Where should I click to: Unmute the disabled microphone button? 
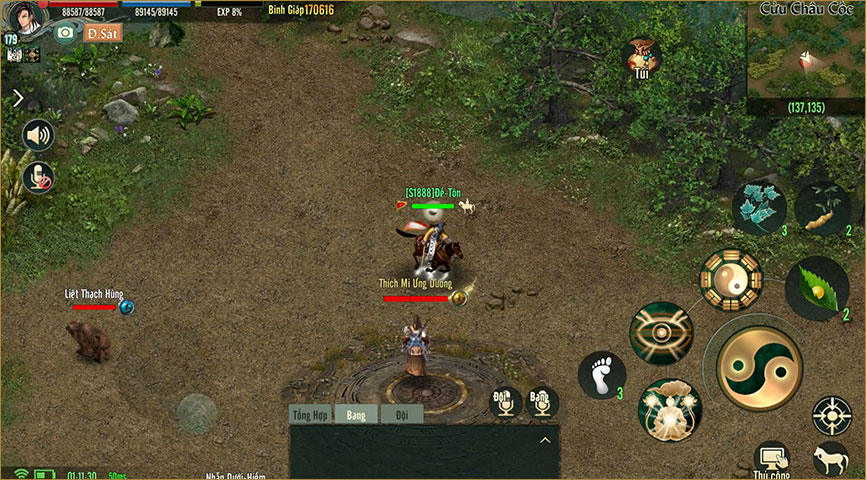click(38, 177)
